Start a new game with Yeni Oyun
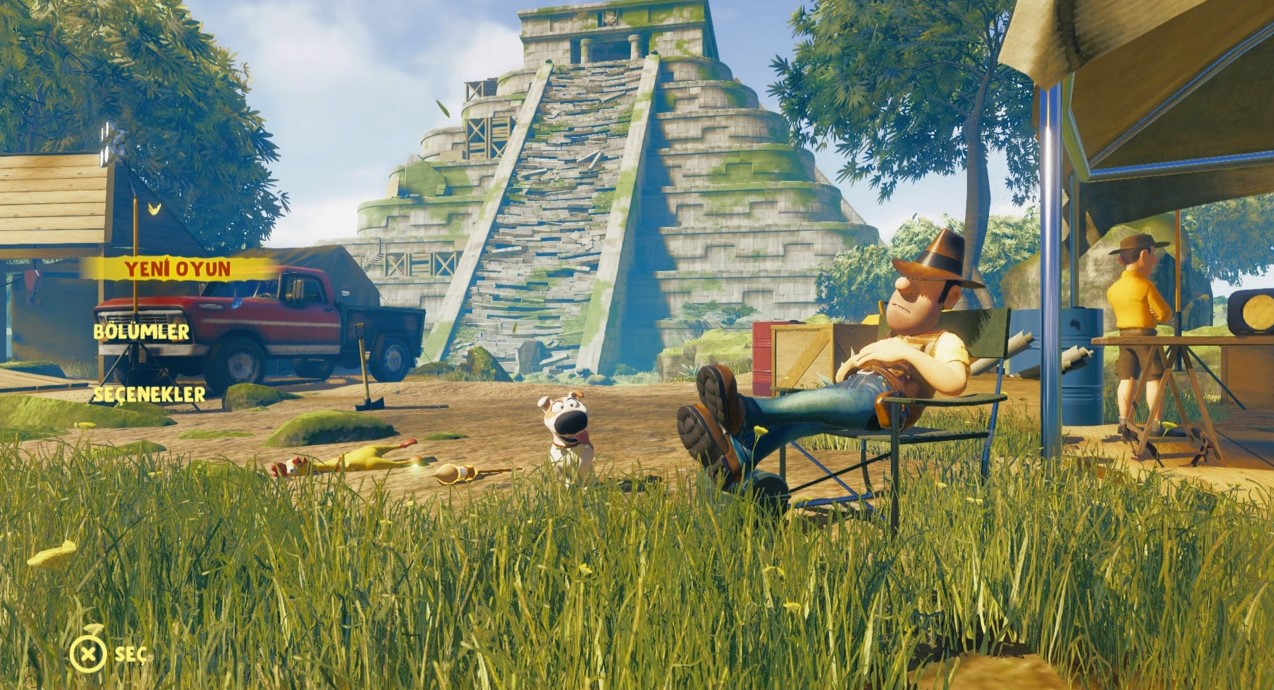Screen dimensions: 1274x690 coord(177,268)
